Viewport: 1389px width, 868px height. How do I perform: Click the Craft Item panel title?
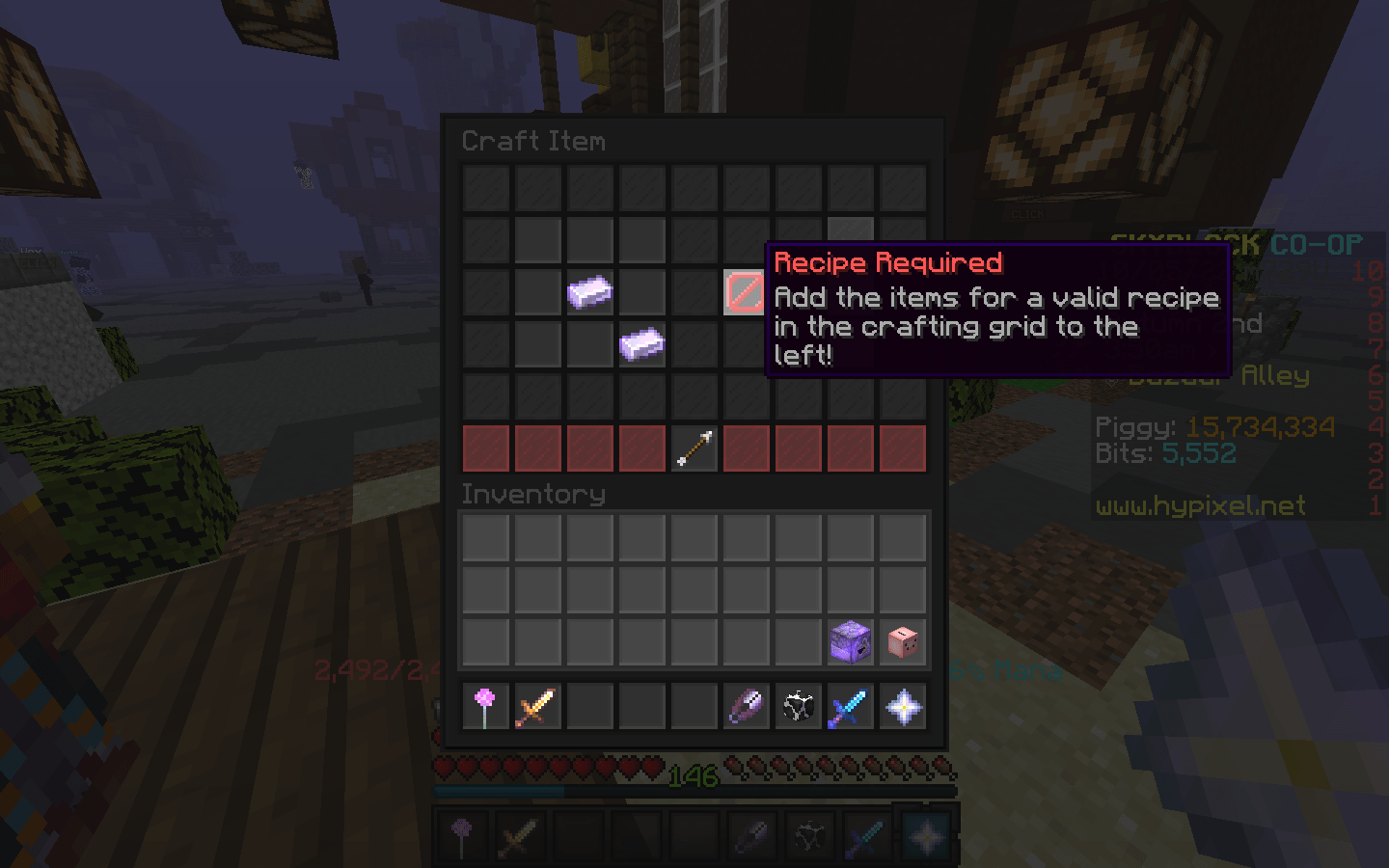tap(534, 141)
